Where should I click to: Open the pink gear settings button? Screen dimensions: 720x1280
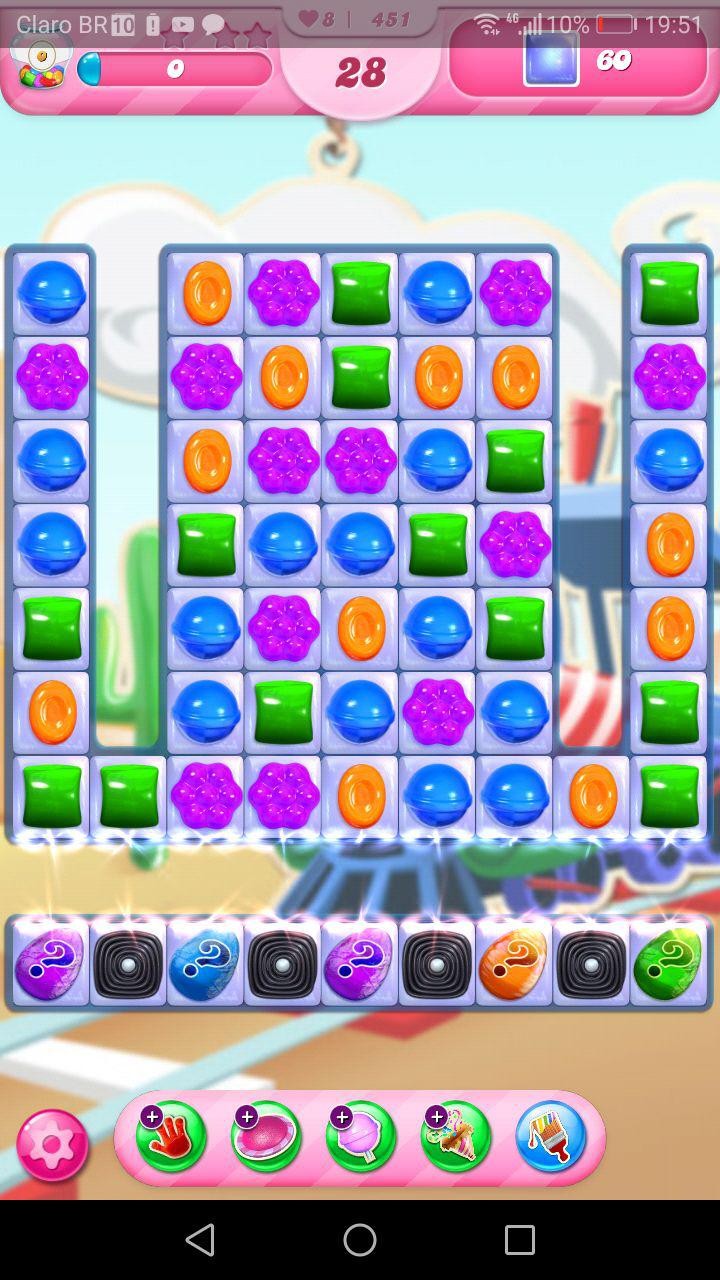click(52, 1144)
